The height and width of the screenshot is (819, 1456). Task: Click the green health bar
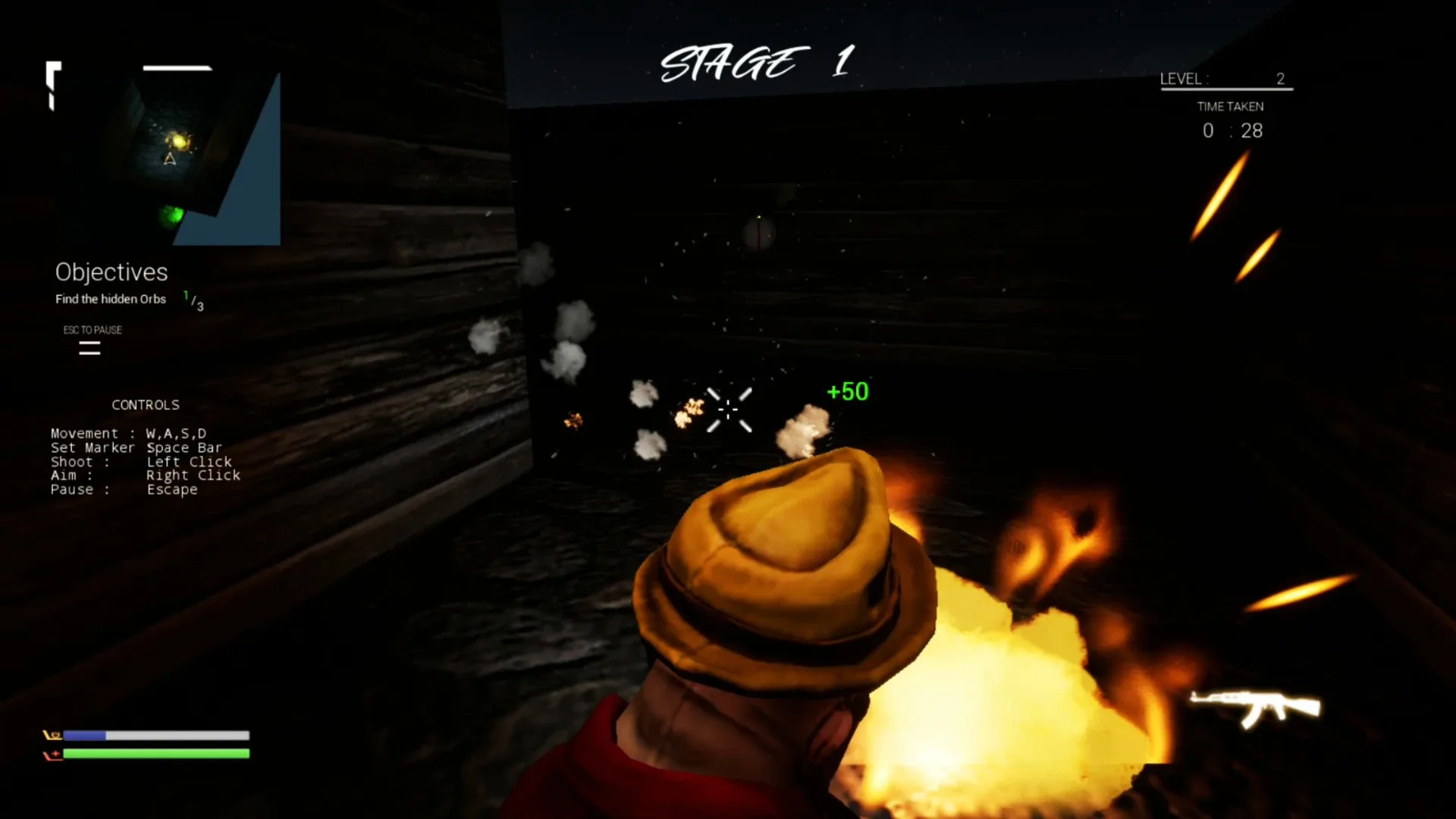point(158,753)
